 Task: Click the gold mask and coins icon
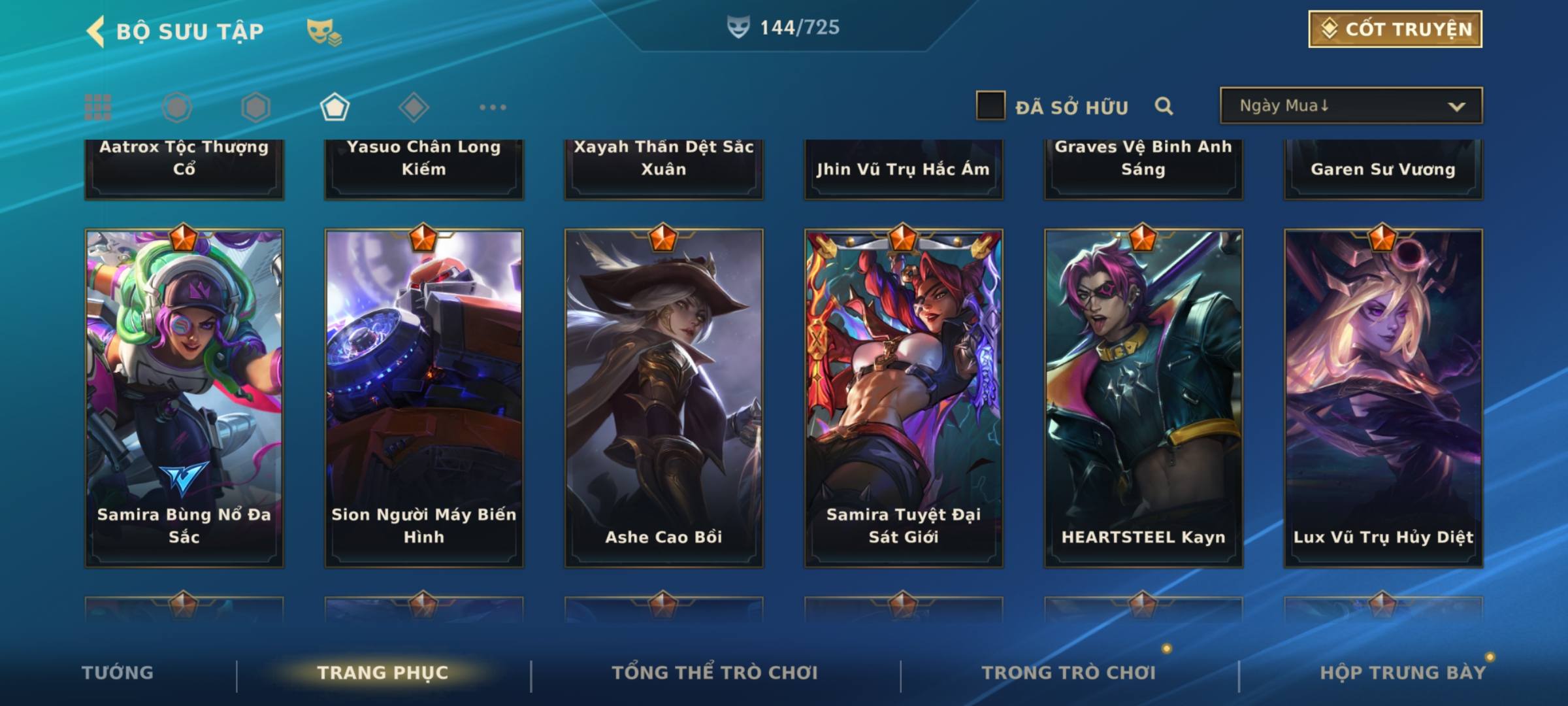coord(324,31)
